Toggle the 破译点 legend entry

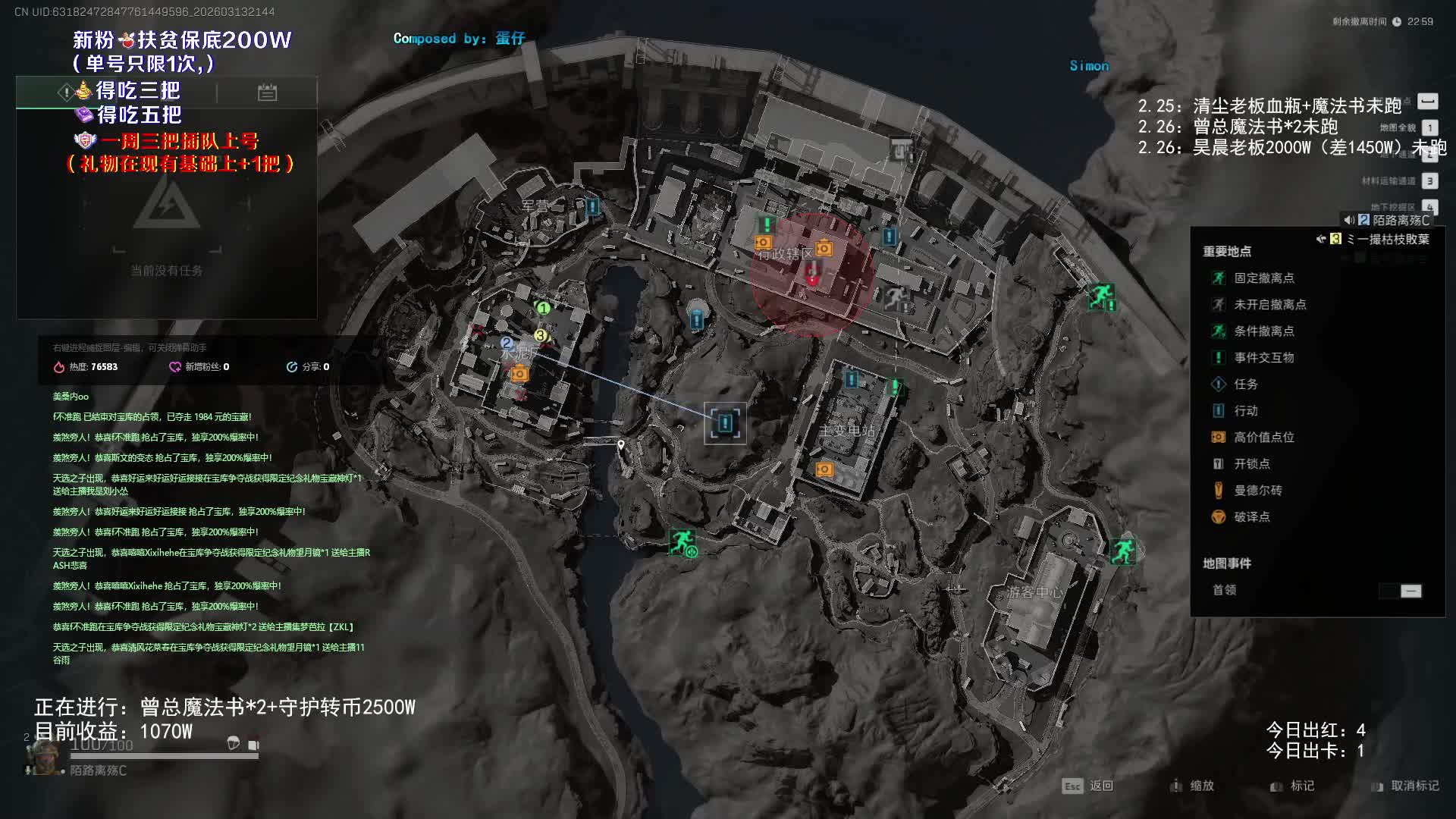pos(1251,517)
